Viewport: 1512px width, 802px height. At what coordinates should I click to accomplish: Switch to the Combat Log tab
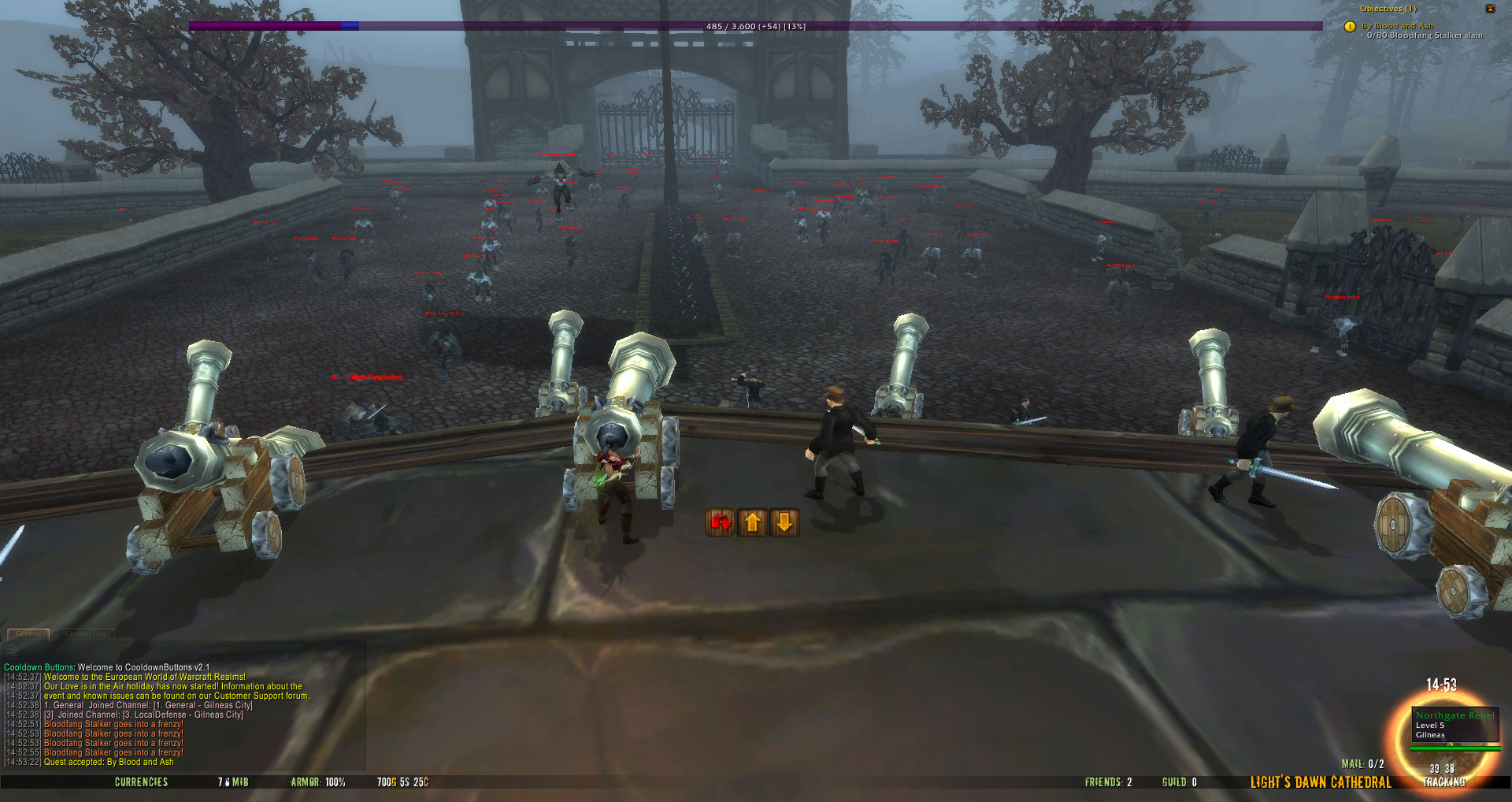tap(85, 633)
